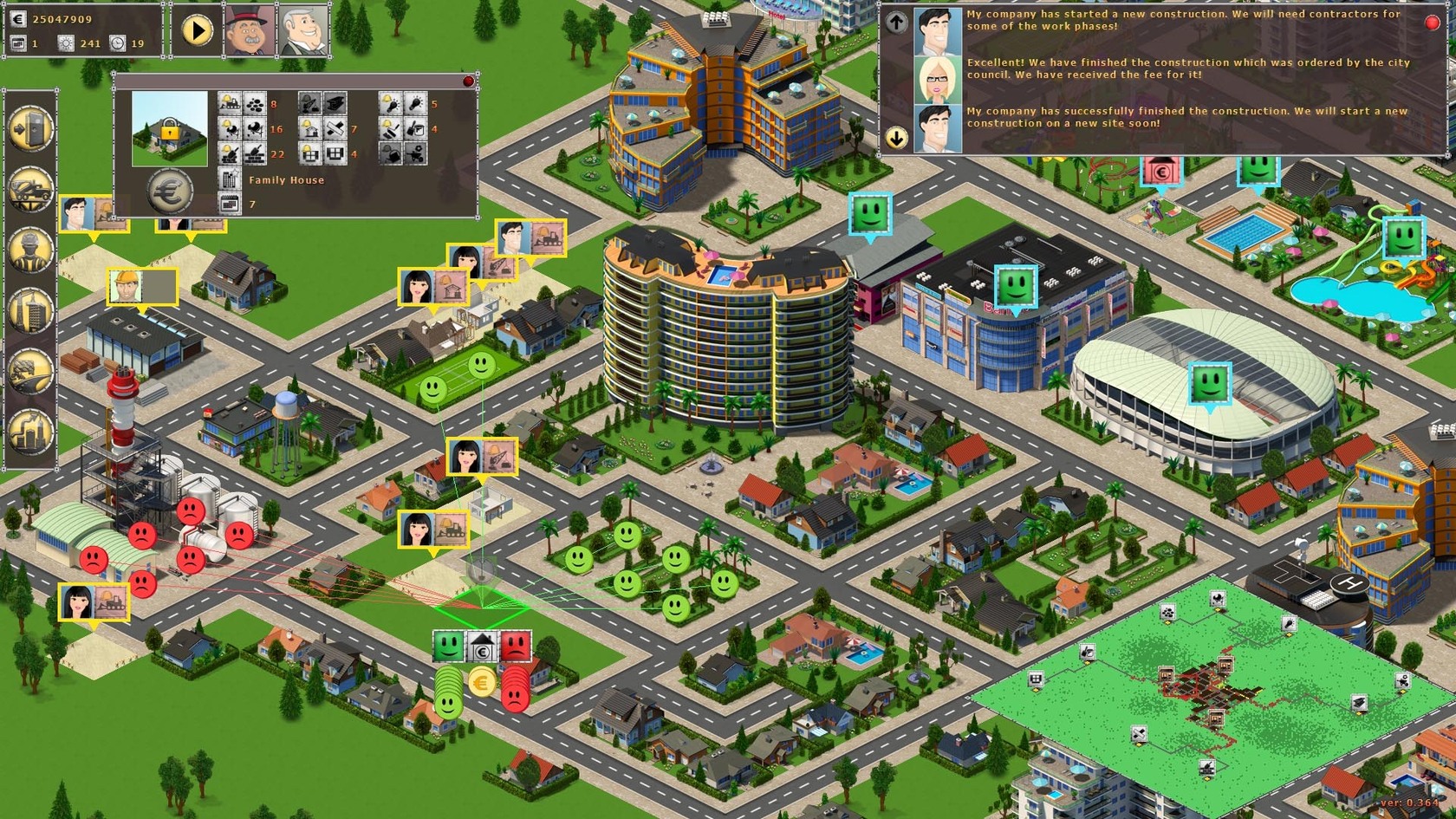Select the crane steel-work phase icon

(x=309, y=104)
